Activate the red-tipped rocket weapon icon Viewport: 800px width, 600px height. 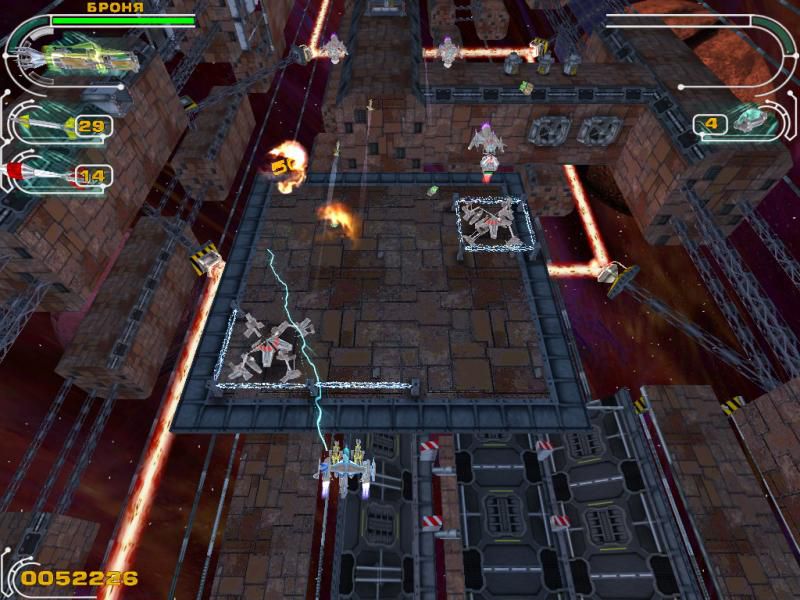tap(40, 174)
